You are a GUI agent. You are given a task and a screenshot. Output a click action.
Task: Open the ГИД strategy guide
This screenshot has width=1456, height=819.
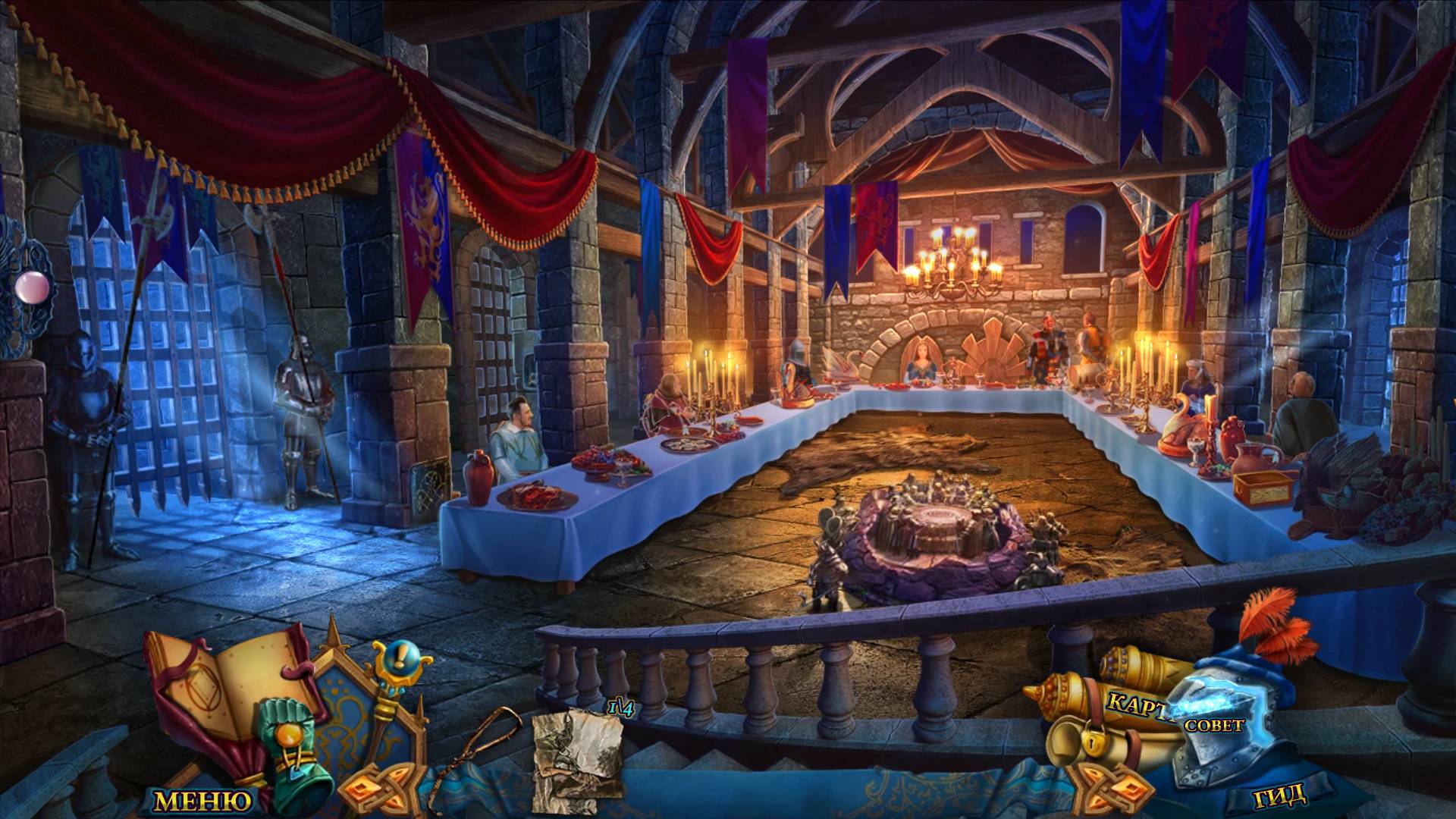pyautogui.click(x=1280, y=795)
